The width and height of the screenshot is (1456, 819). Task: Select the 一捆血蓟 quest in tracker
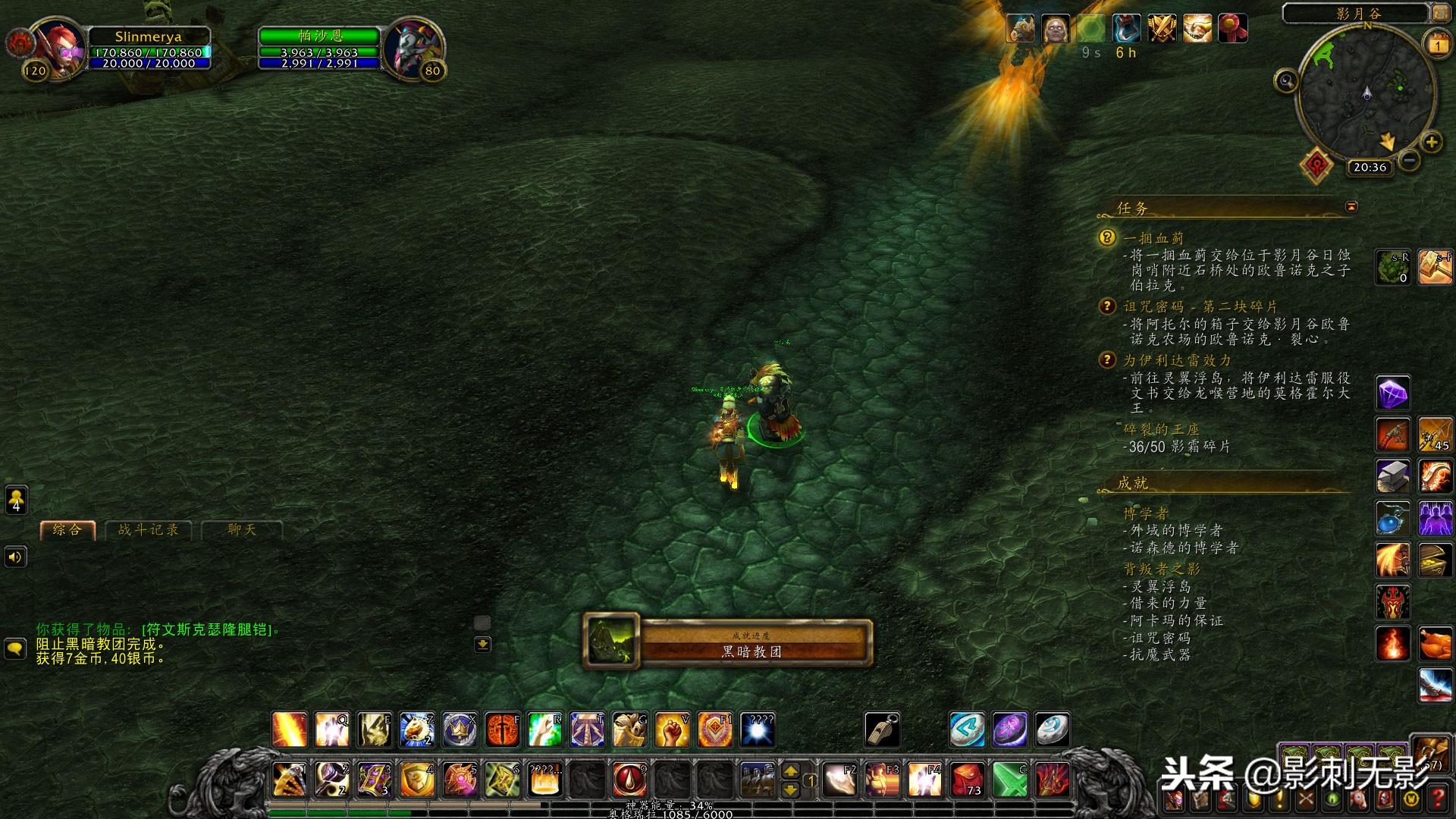pos(1153,239)
